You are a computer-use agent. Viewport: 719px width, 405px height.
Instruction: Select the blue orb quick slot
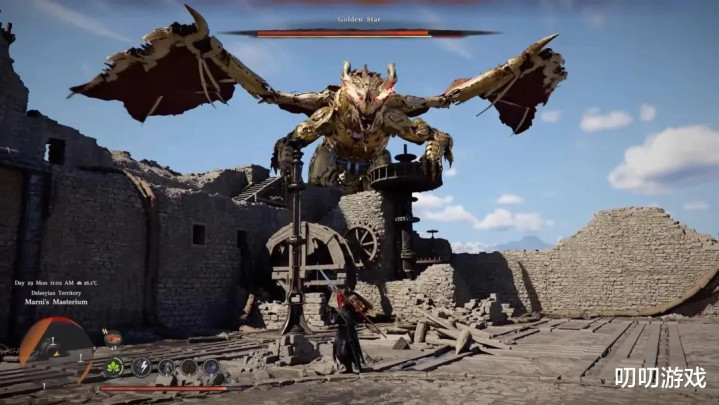coord(212,367)
